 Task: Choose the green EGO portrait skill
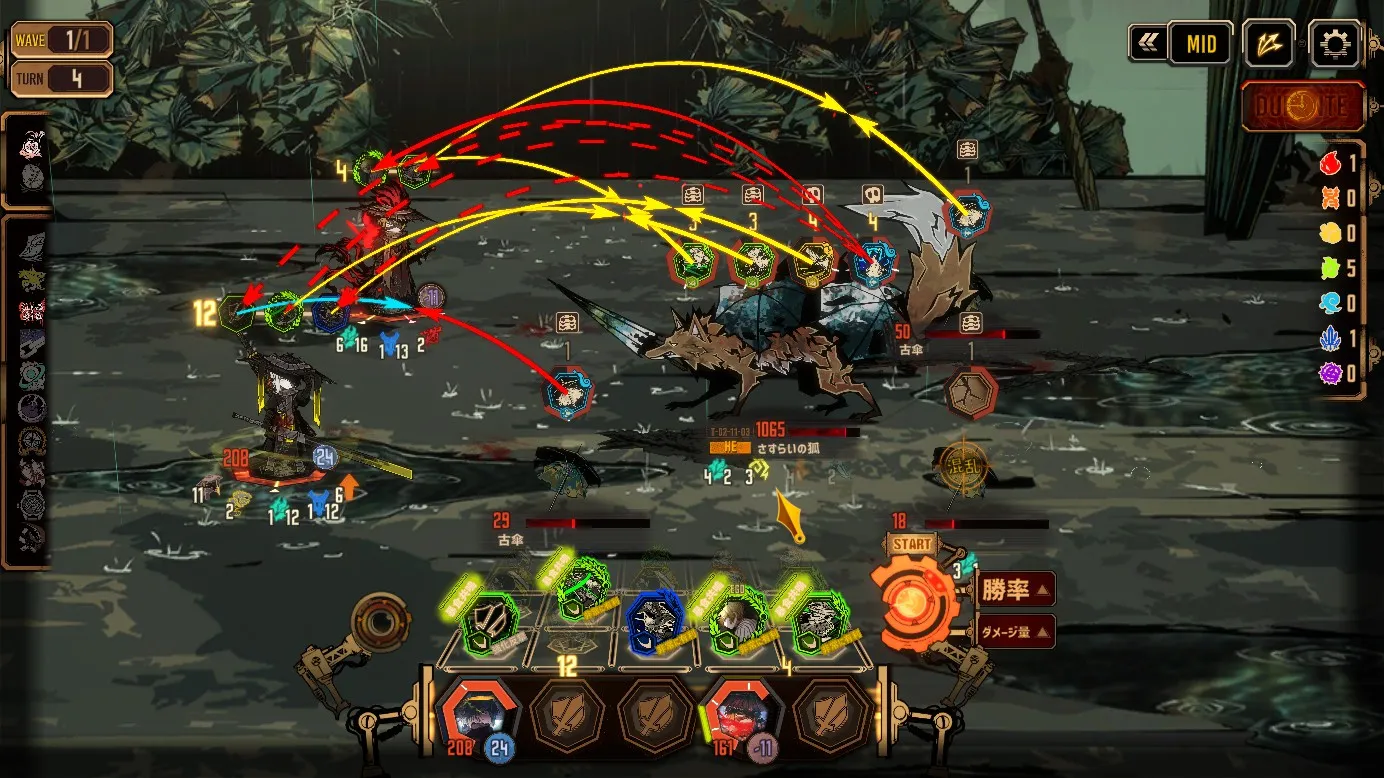coord(739,623)
